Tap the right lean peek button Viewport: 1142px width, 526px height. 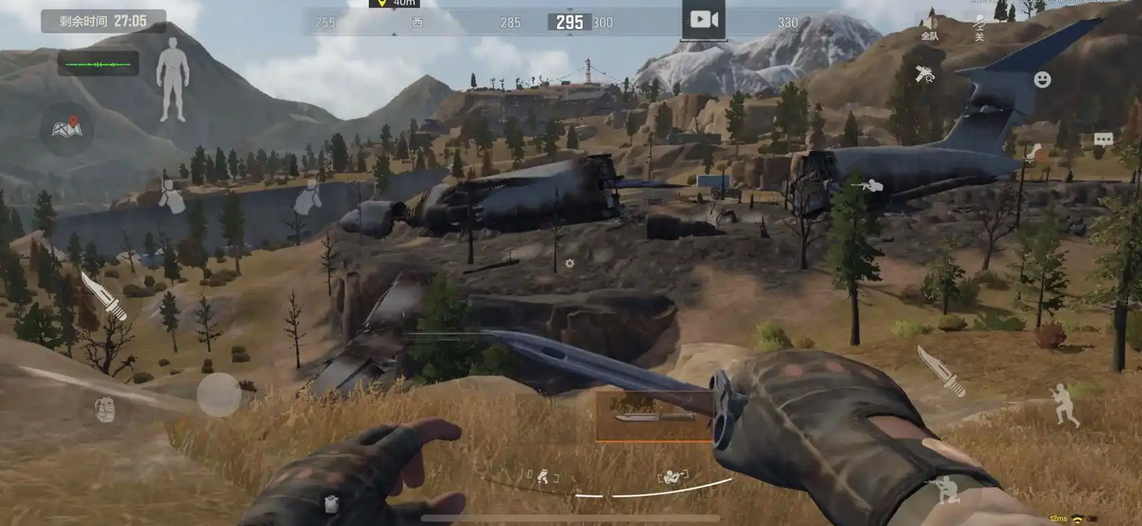pos(307,197)
